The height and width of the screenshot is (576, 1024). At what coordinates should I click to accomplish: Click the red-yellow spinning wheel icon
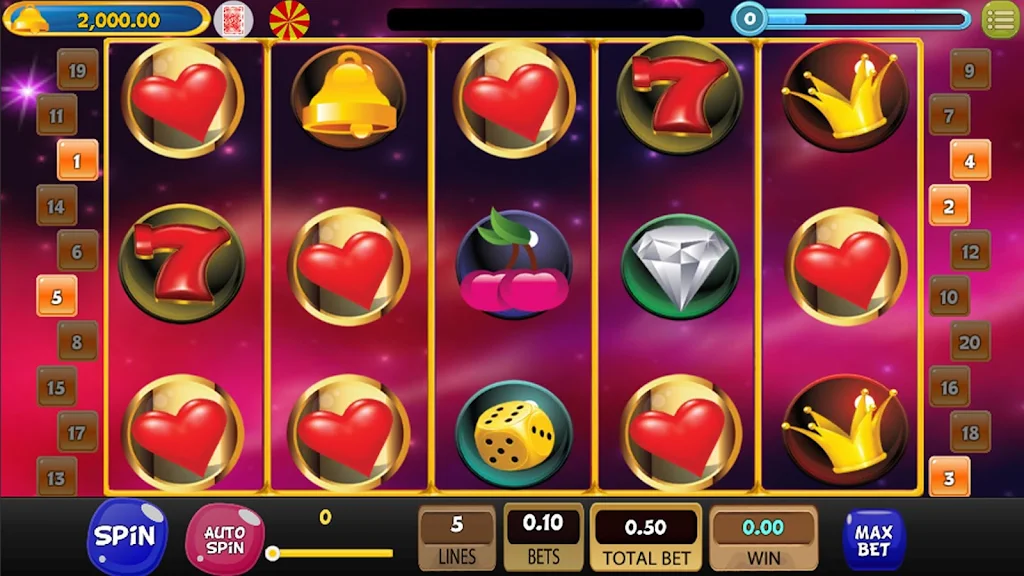[290, 19]
